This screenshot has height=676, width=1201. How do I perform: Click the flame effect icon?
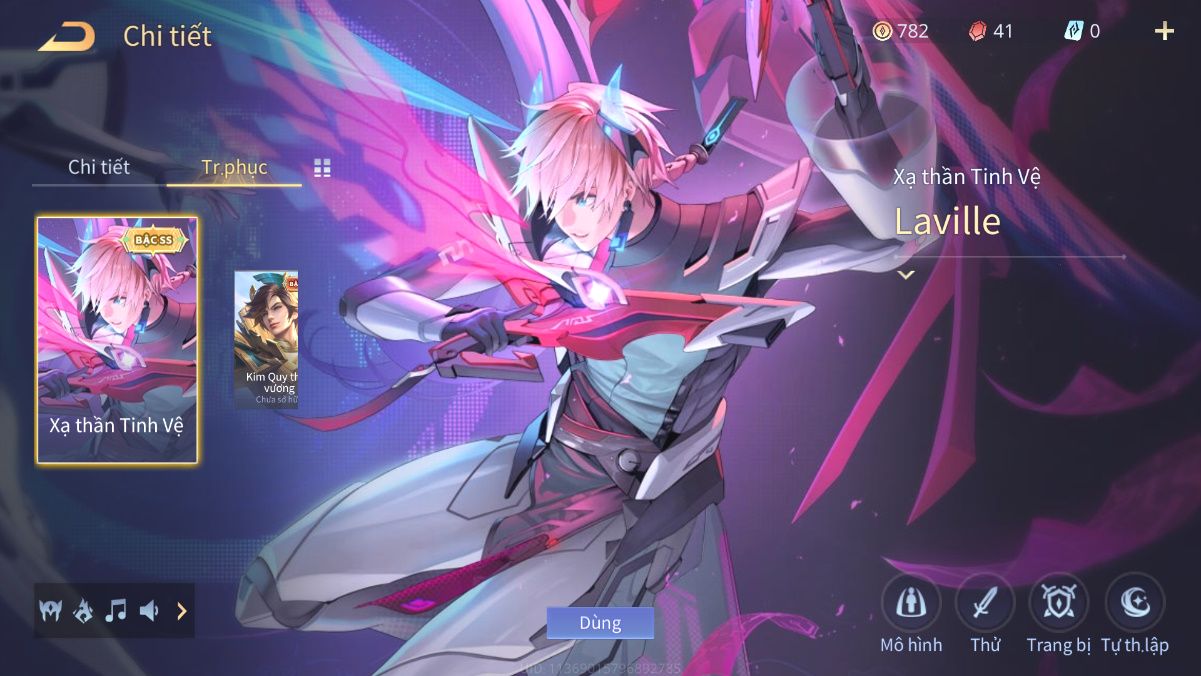(x=83, y=610)
